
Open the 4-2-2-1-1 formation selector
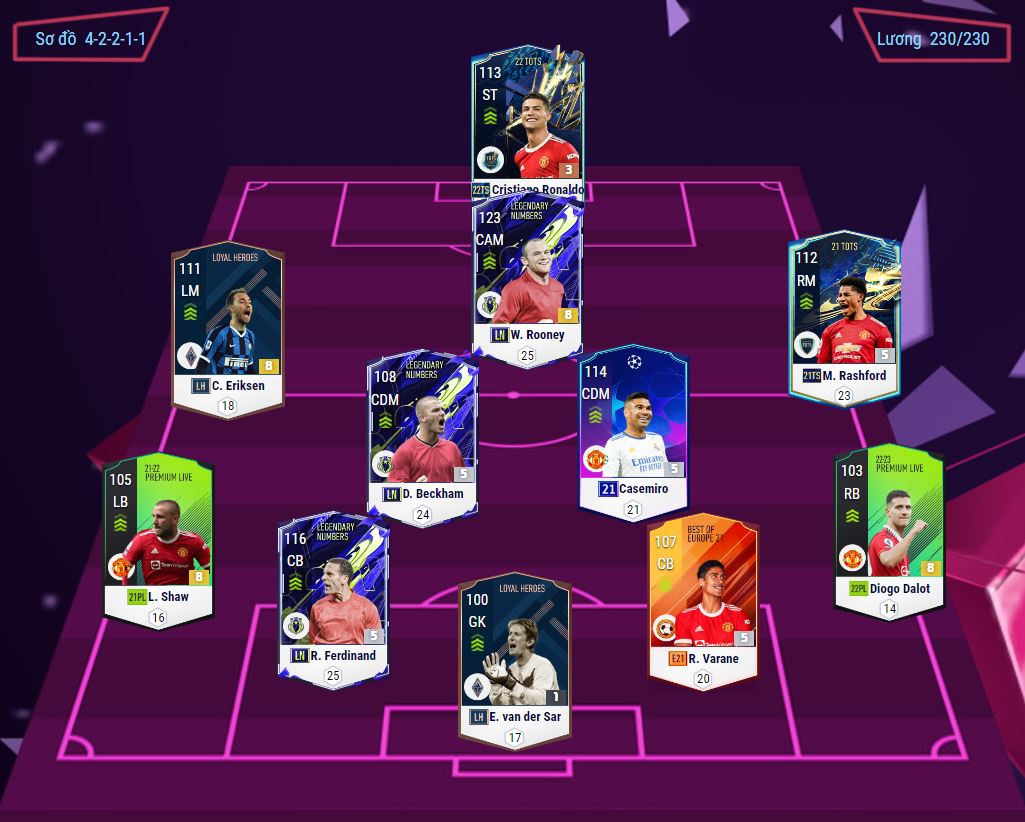coord(90,39)
